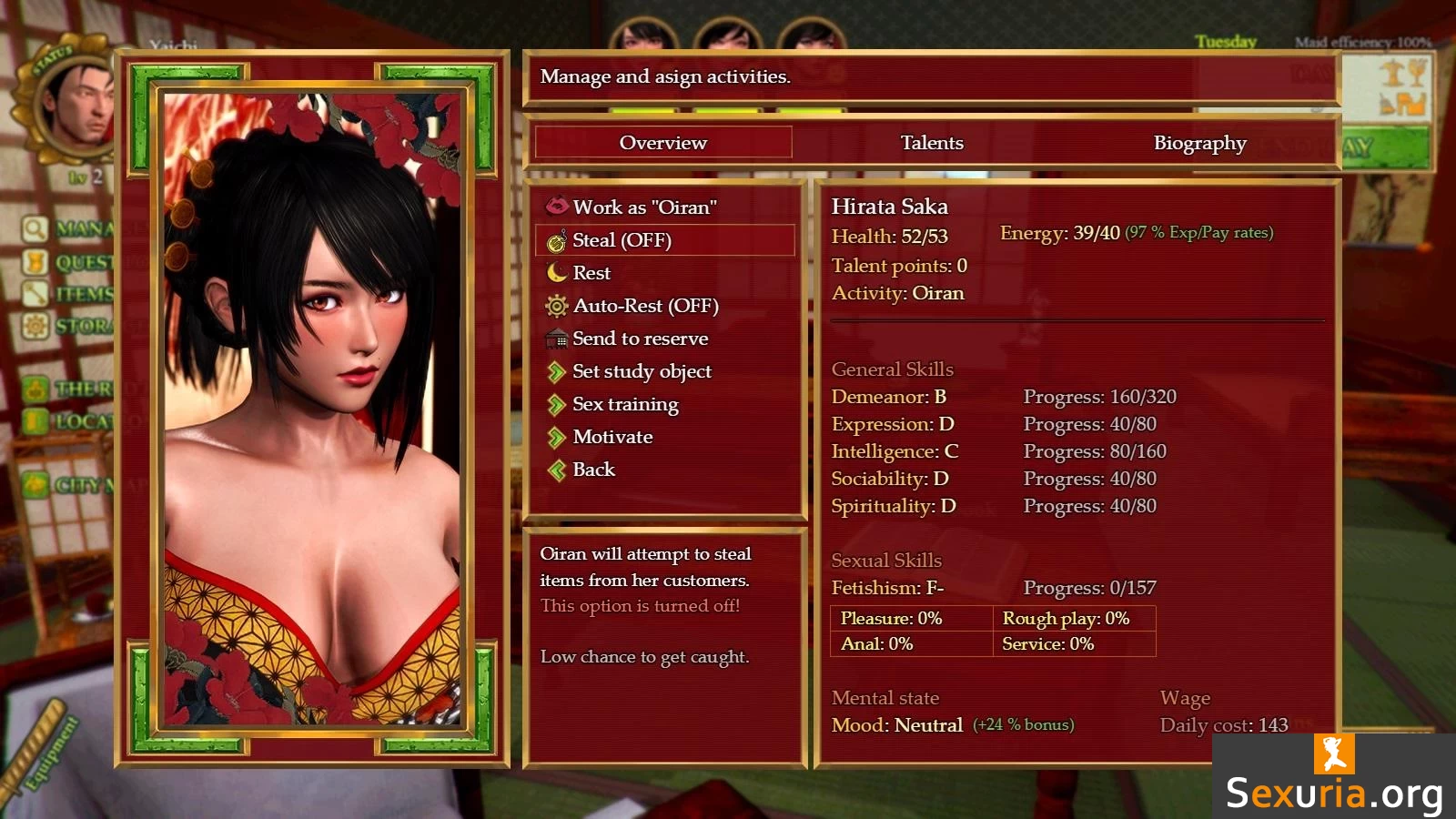The image size is (1456, 819).
Task: Switch to the Talents tab
Action: [x=932, y=143]
